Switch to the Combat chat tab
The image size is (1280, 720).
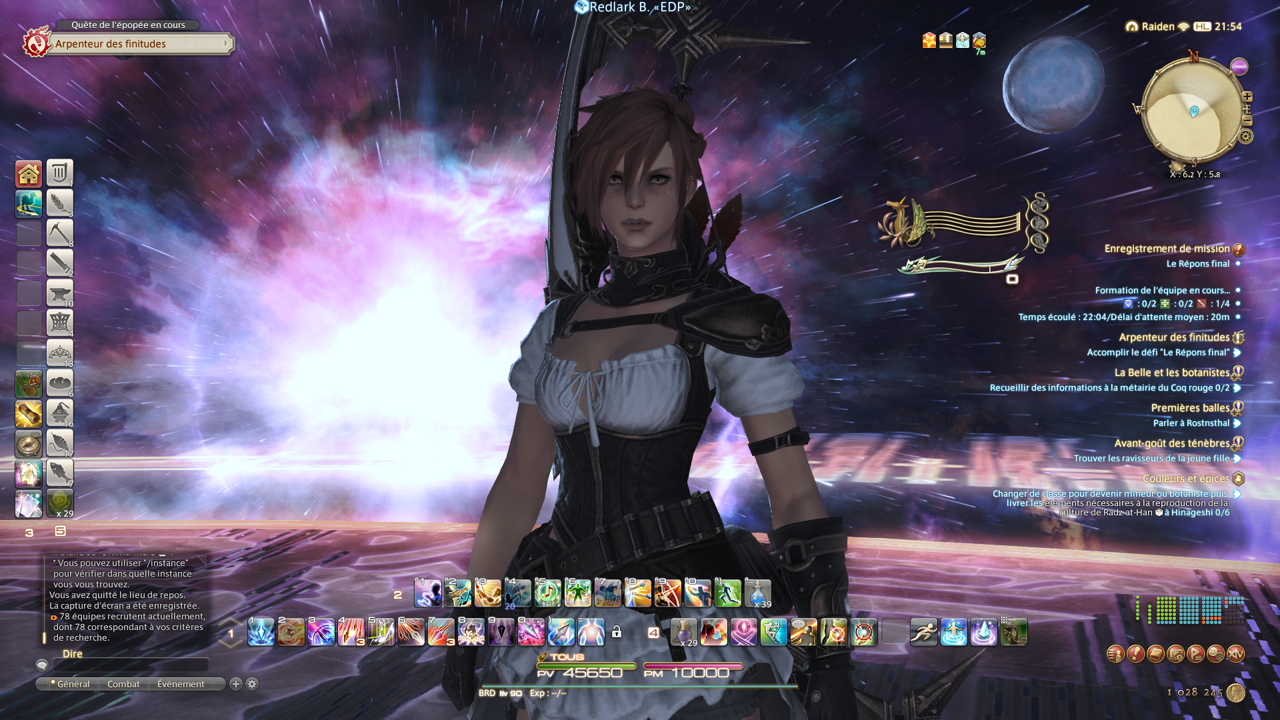click(x=124, y=684)
